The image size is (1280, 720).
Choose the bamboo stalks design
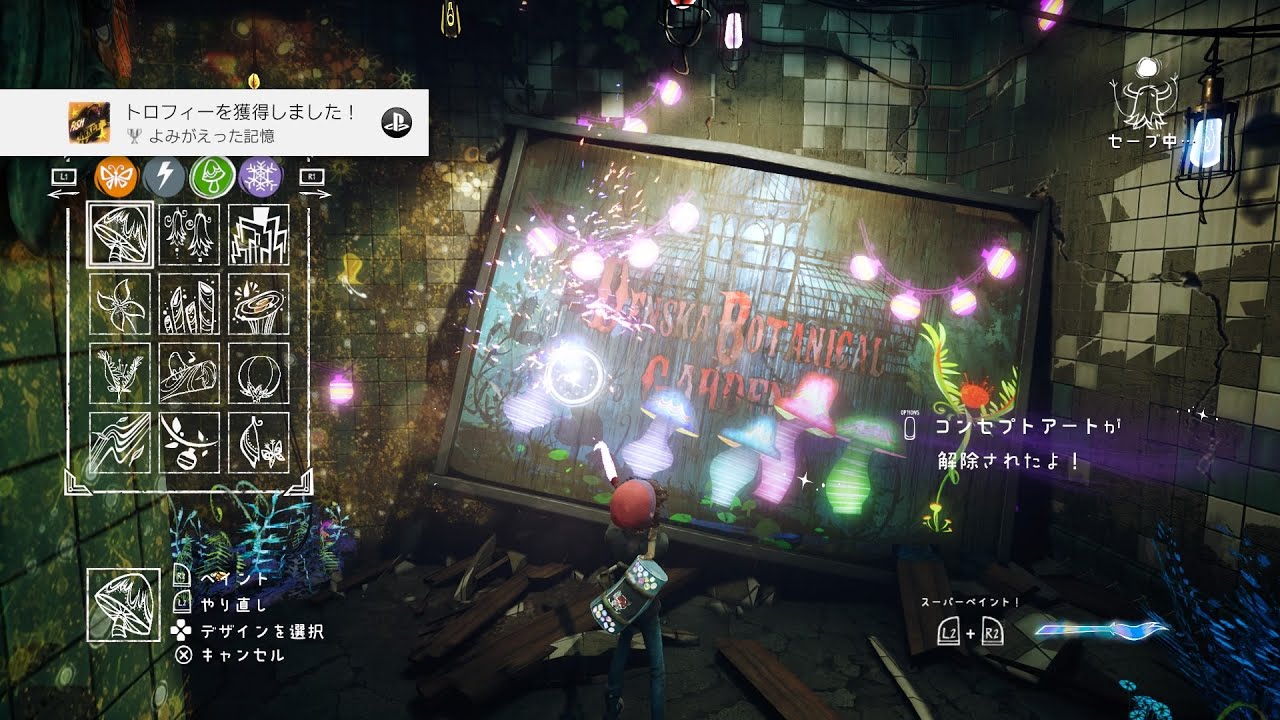189,304
